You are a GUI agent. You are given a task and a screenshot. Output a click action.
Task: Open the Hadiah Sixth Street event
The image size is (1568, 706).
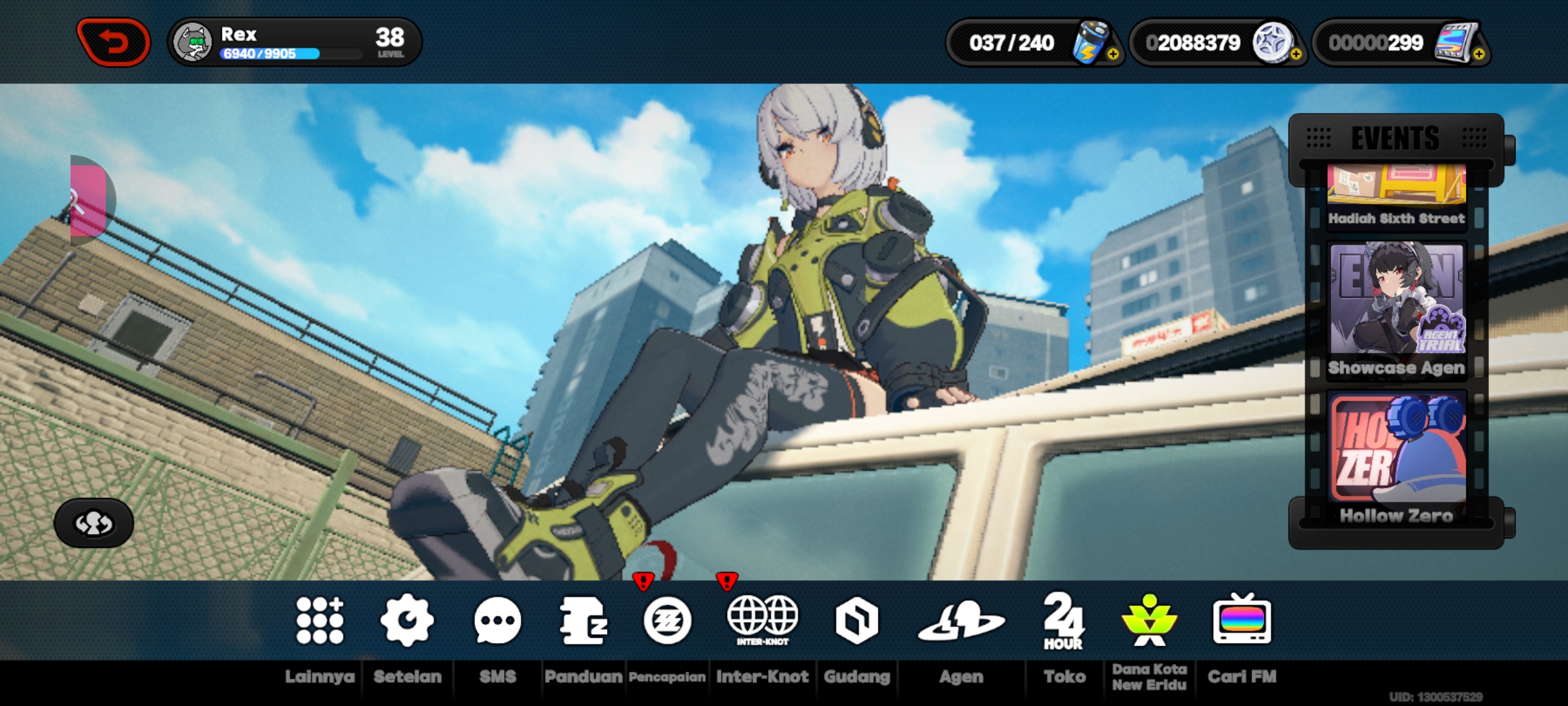pyautogui.click(x=1395, y=193)
